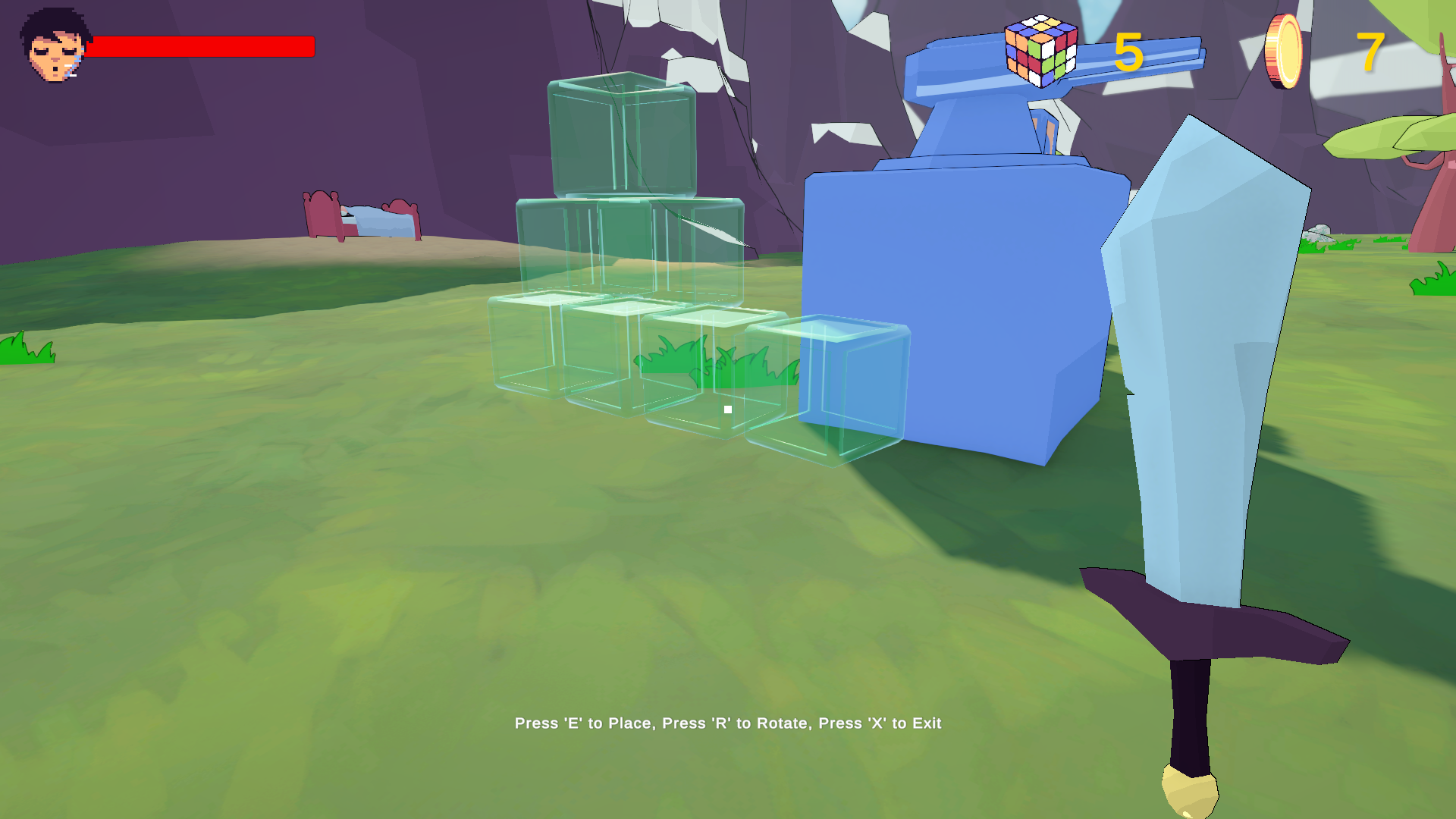The width and height of the screenshot is (1456, 819).
Task: Select the Rubik's cube block icon
Action: pyautogui.click(x=1040, y=51)
